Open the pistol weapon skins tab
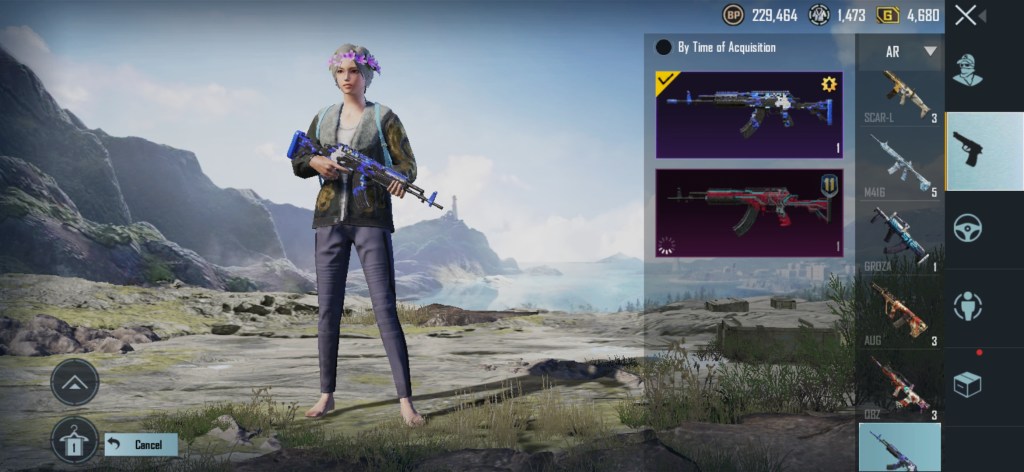Viewport: 1024px width, 472px height. click(x=984, y=151)
